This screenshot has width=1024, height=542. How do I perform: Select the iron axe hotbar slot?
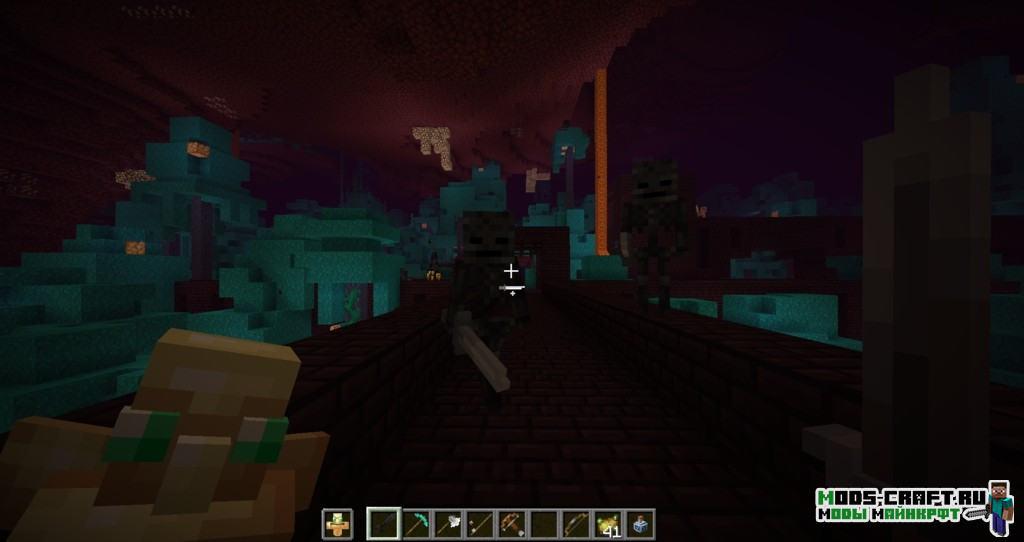[x=446, y=522]
